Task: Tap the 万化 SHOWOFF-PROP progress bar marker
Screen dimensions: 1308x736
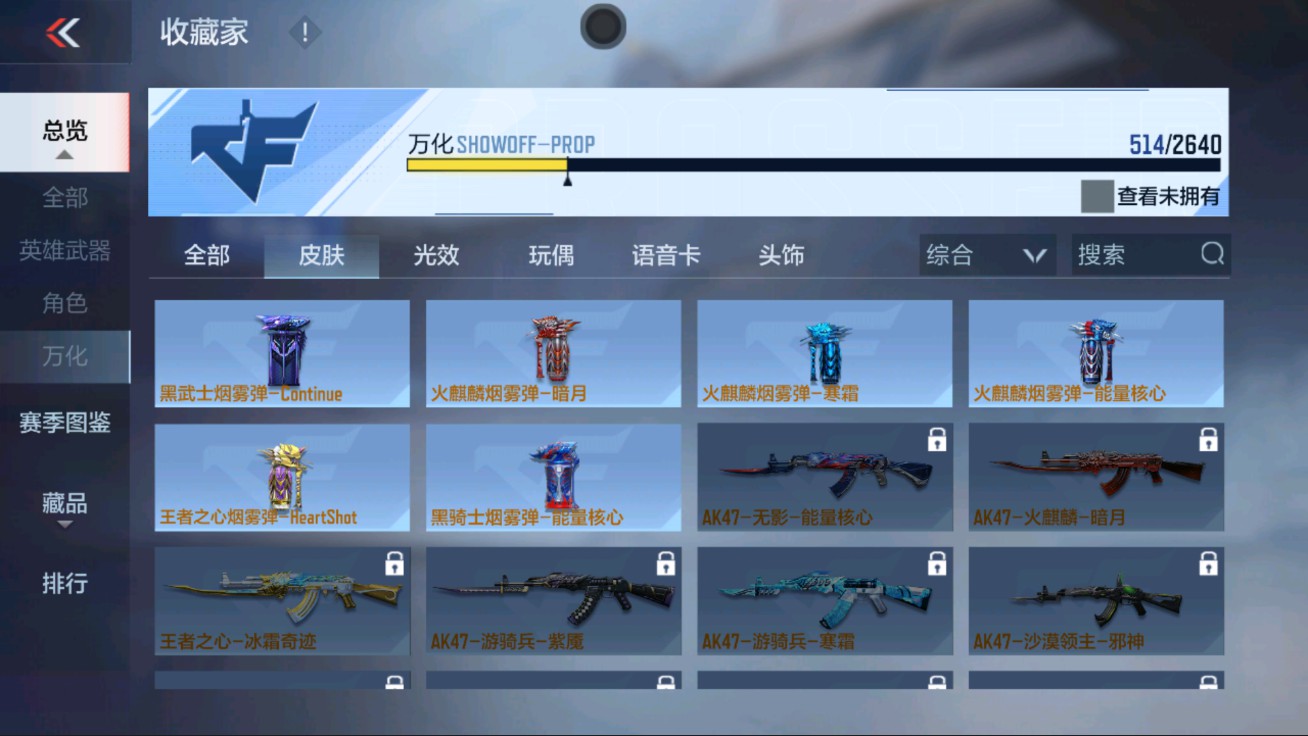Action: 568,178
